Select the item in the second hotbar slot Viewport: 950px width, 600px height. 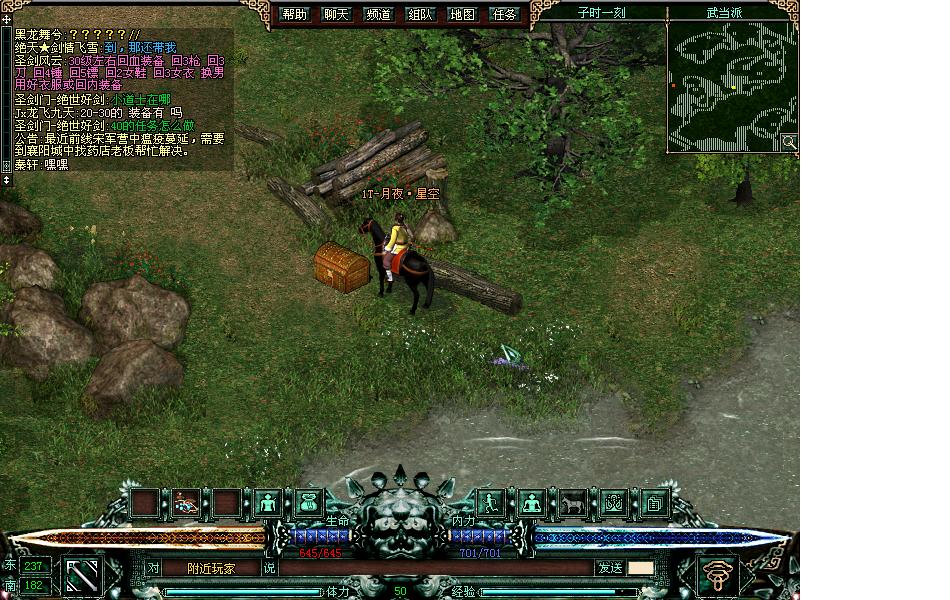[x=186, y=503]
